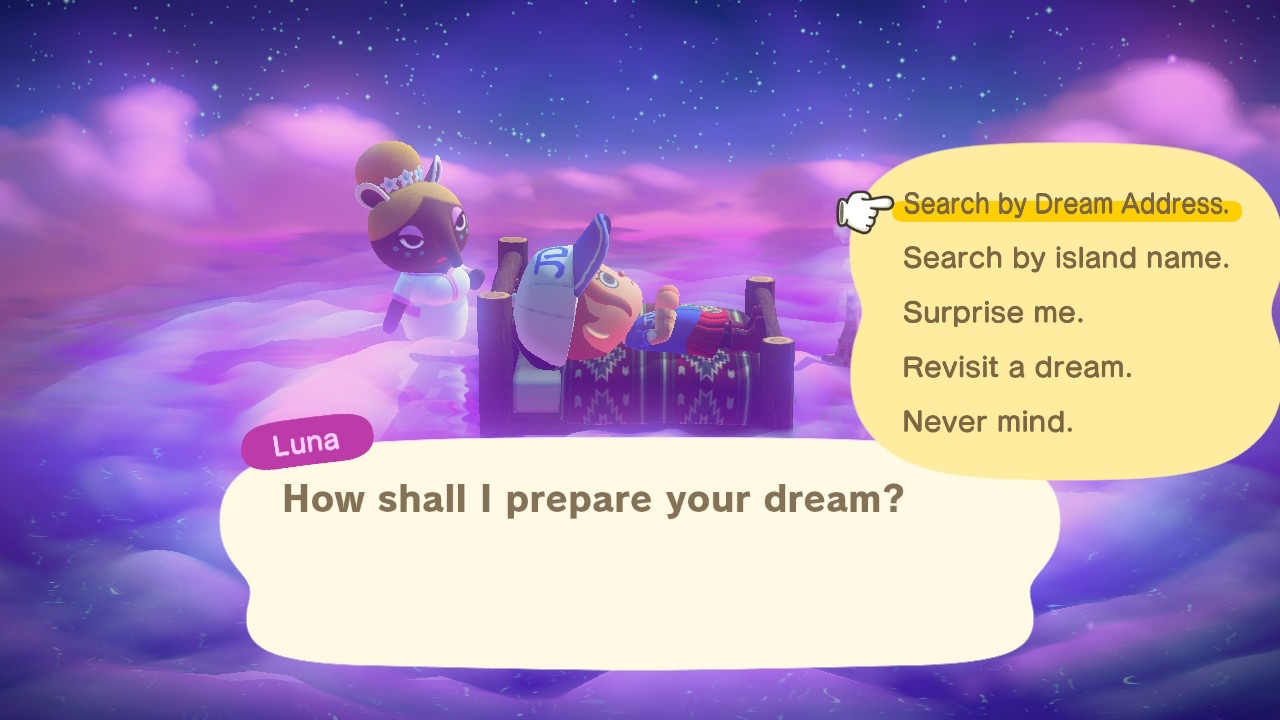Select "Search by island name." reply
The height and width of the screenshot is (720, 1280).
point(1066,259)
